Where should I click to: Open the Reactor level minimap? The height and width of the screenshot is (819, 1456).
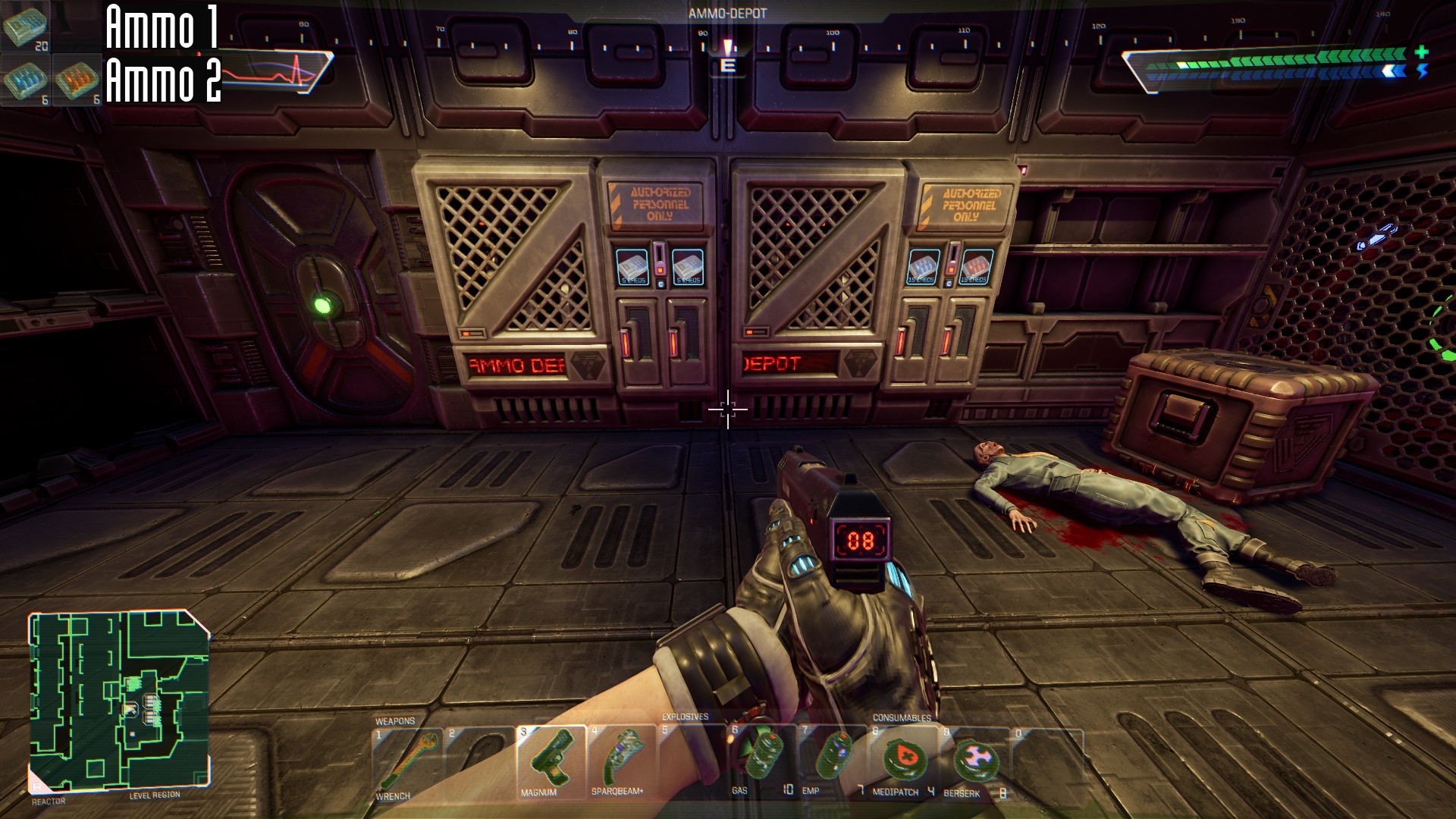click(119, 701)
